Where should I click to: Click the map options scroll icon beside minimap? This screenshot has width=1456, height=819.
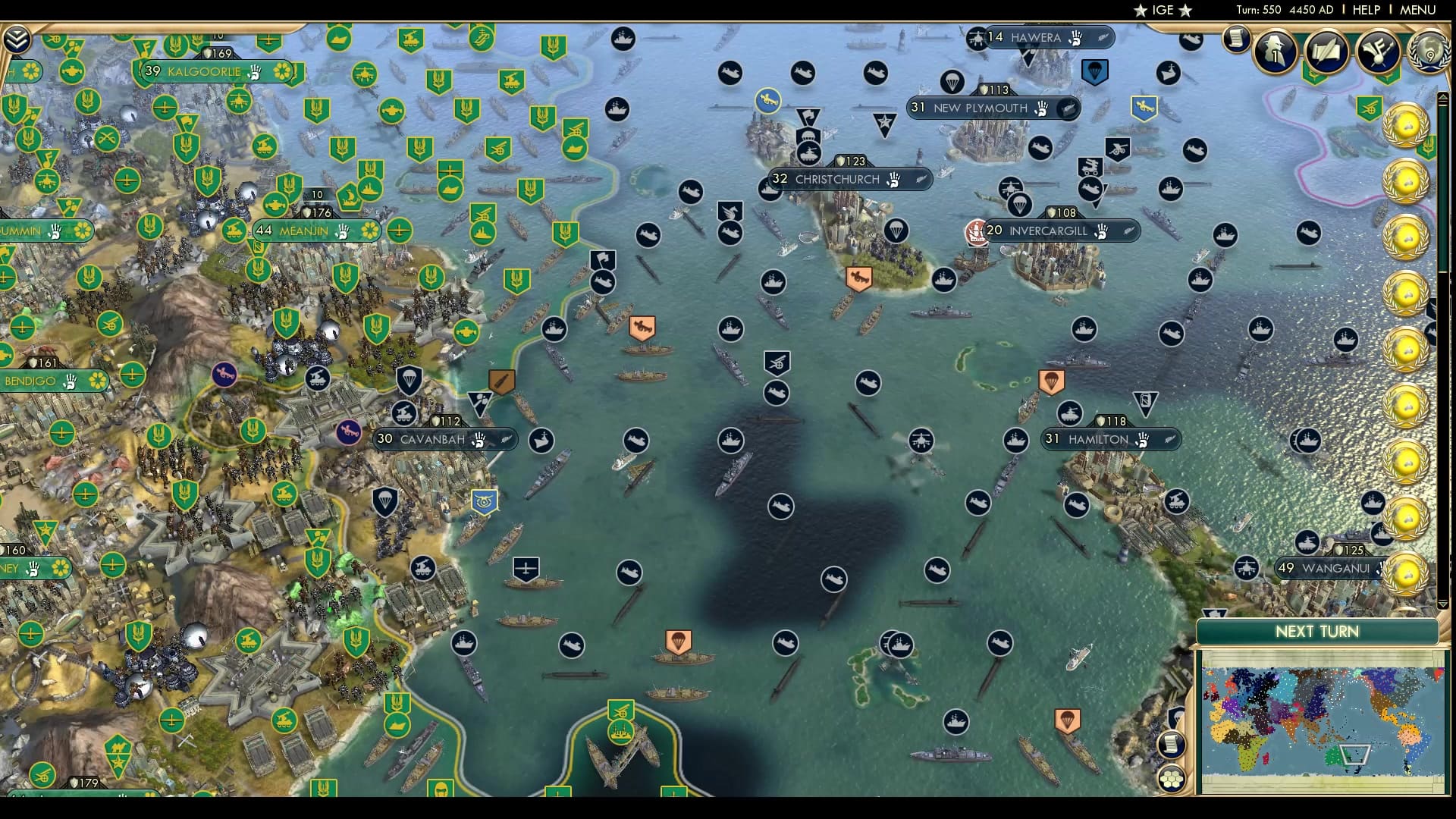(1172, 743)
